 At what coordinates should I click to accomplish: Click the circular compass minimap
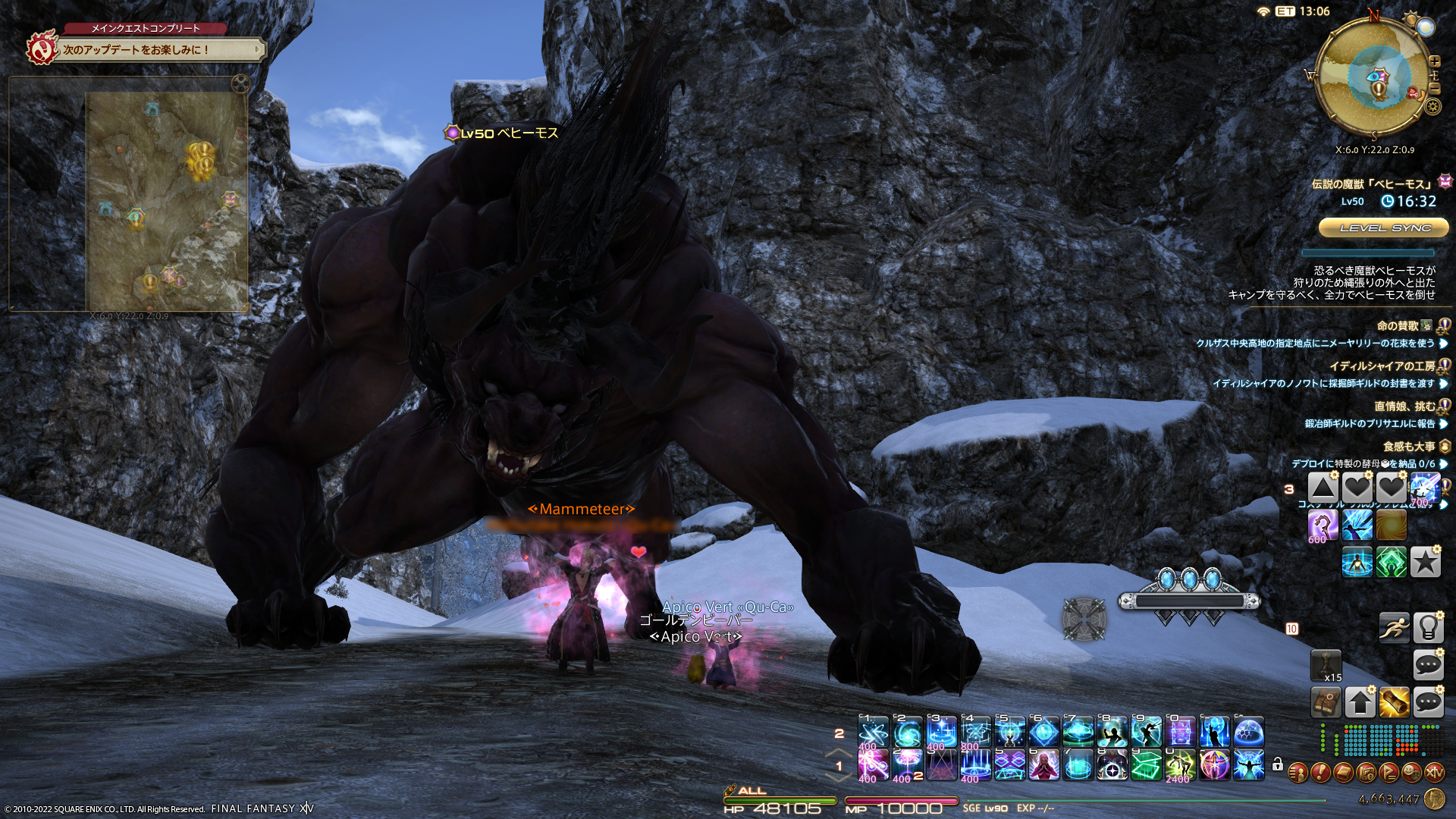point(1374,74)
